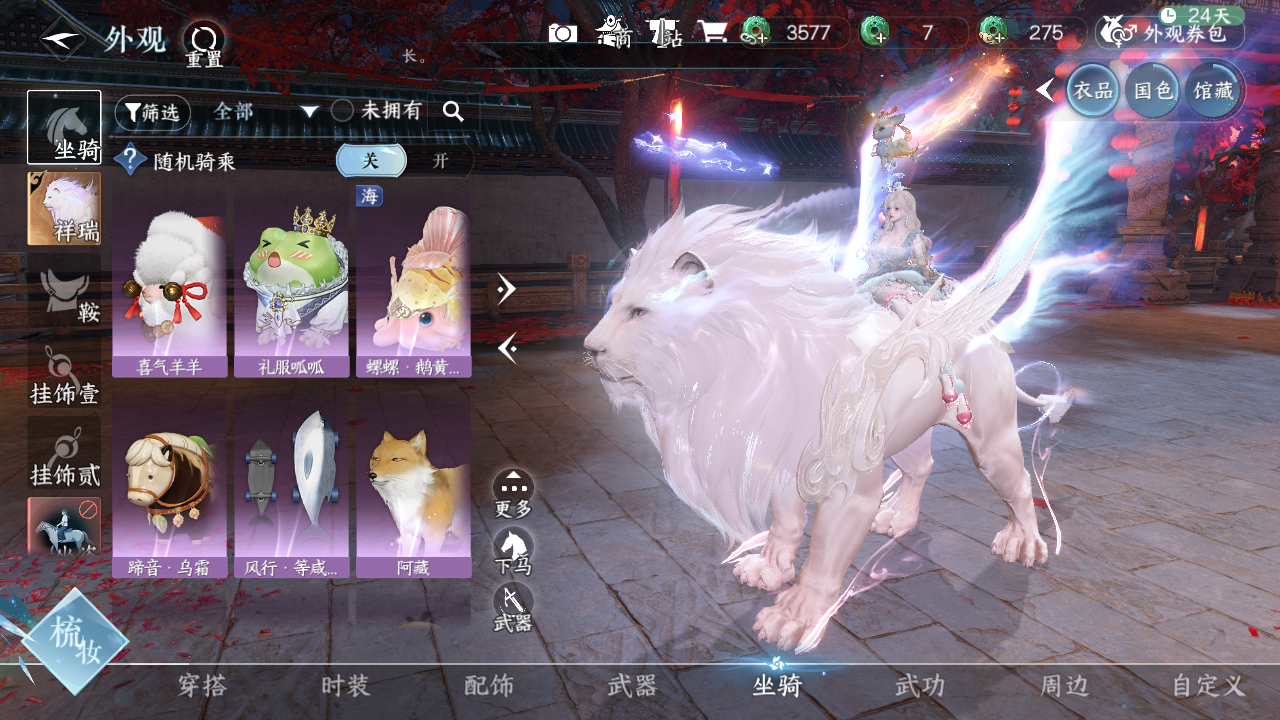1280x720 pixels.
Task: Open the 挂饰壹 accessory category
Action: [64, 377]
